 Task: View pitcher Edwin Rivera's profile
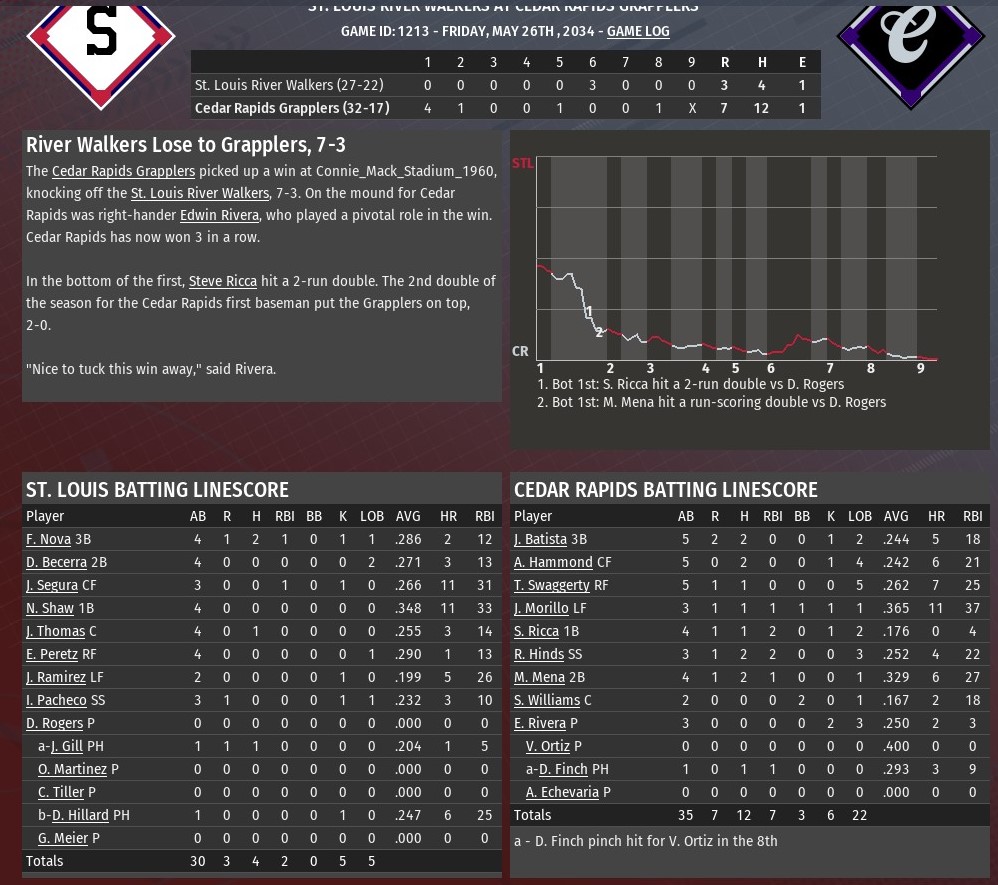pyautogui.click(x=219, y=215)
